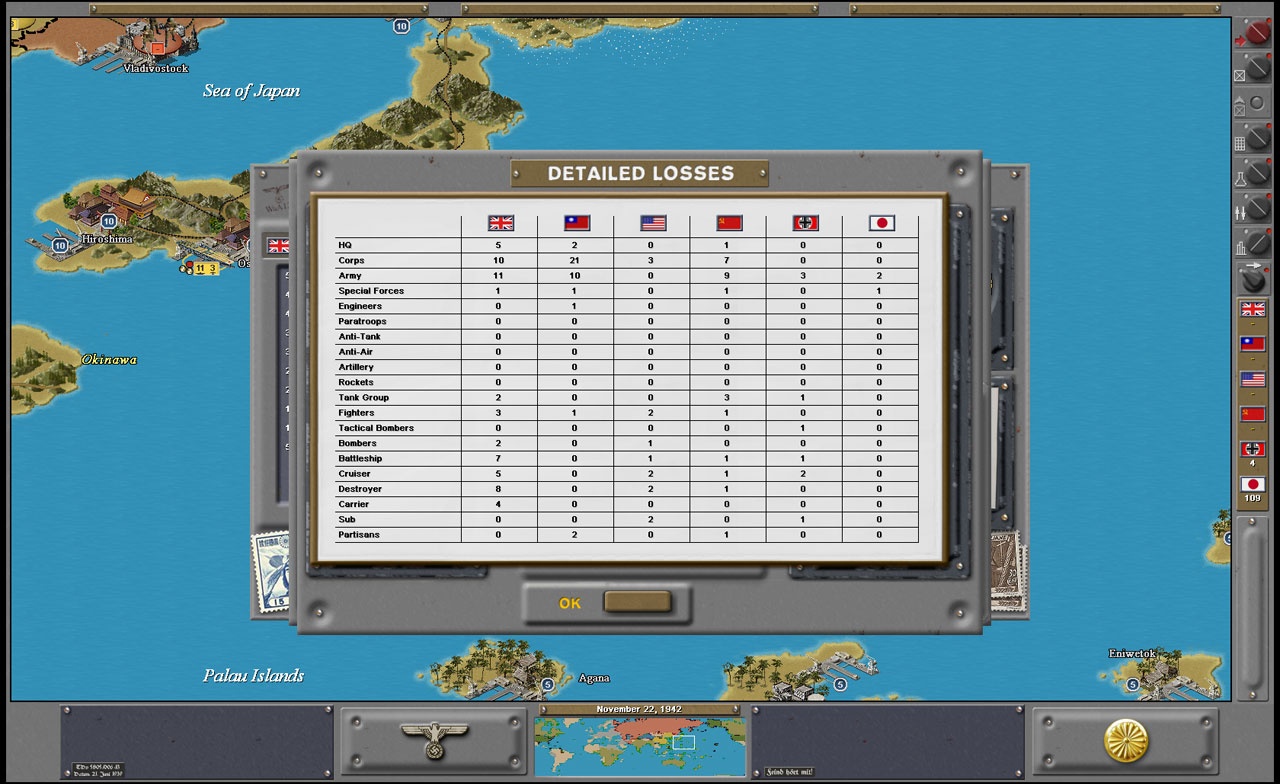1280x784 pixels.
Task: Select the German flag showing 4 units
Action: [1253, 450]
